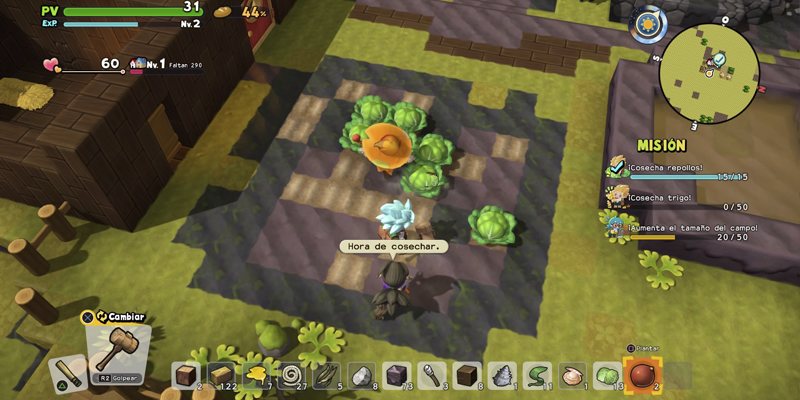Select the clam shell hotbar slot
The image size is (800, 400).
pos(572,375)
